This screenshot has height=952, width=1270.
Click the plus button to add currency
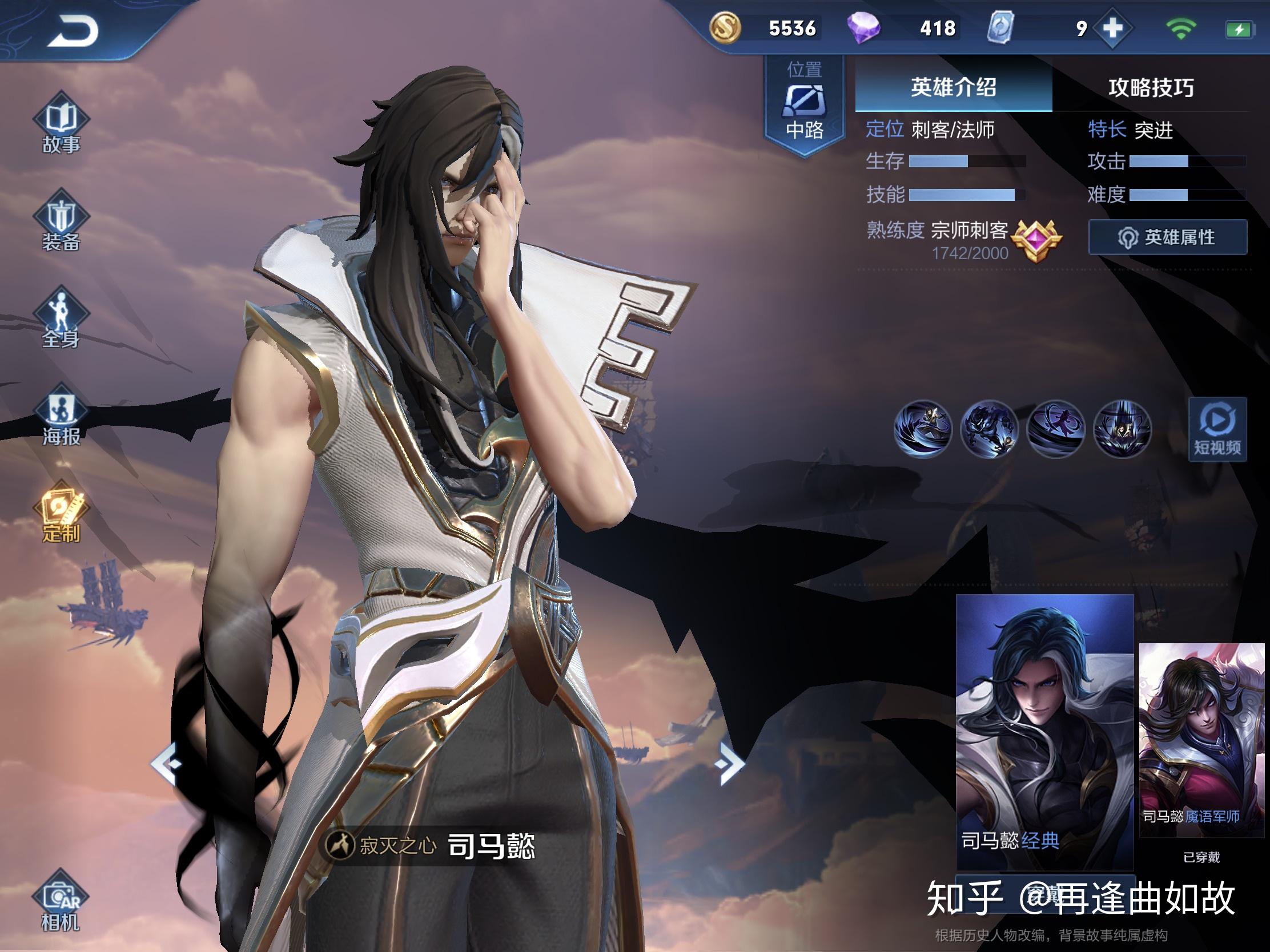tap(1113, 27)
